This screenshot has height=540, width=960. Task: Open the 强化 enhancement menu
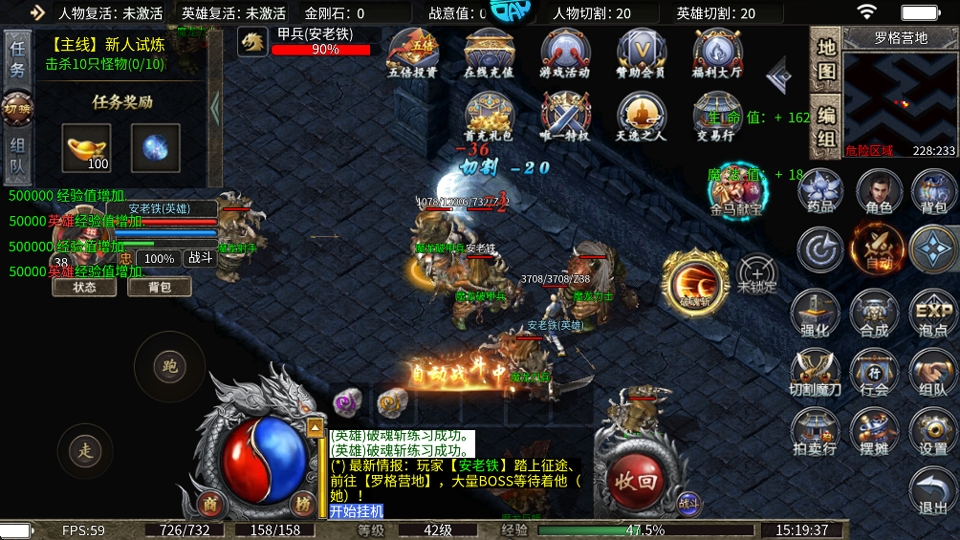(x=815, y=313)
